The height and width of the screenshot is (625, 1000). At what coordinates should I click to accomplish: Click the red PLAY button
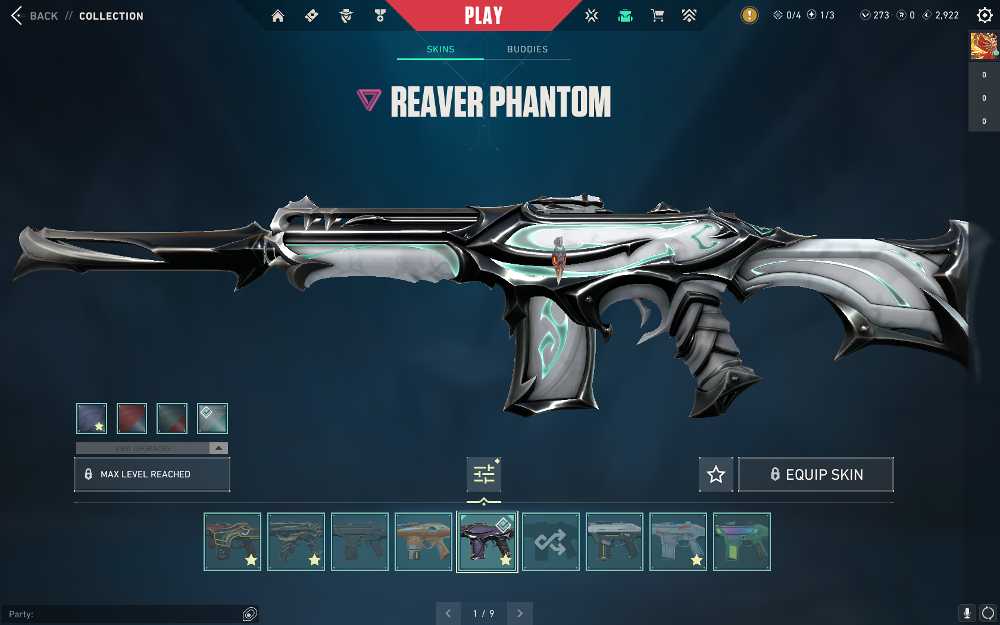[484, 16]
